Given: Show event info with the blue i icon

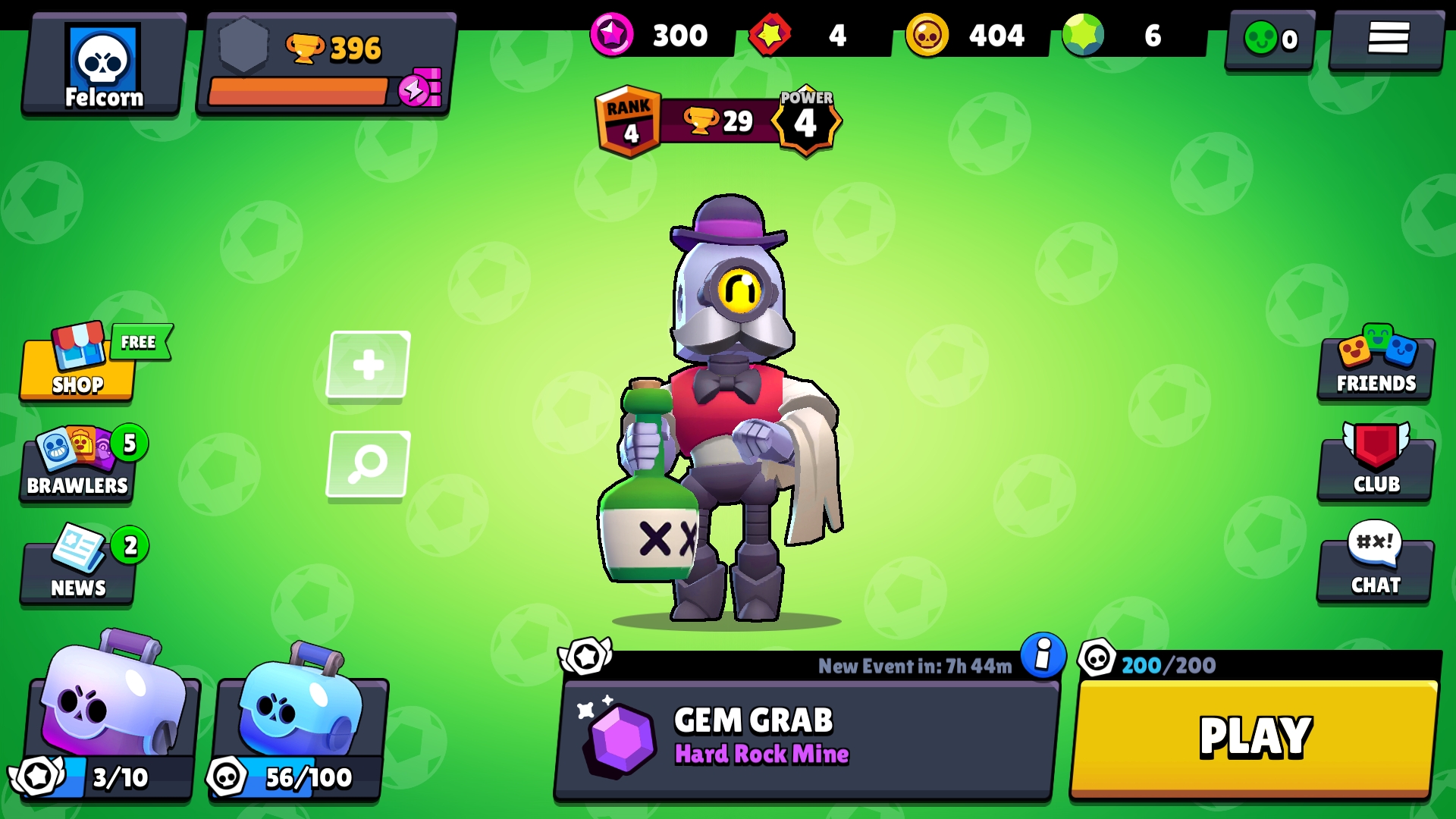Looking at the screenshot, I should pyautogui.click(x=1043, y=654).
